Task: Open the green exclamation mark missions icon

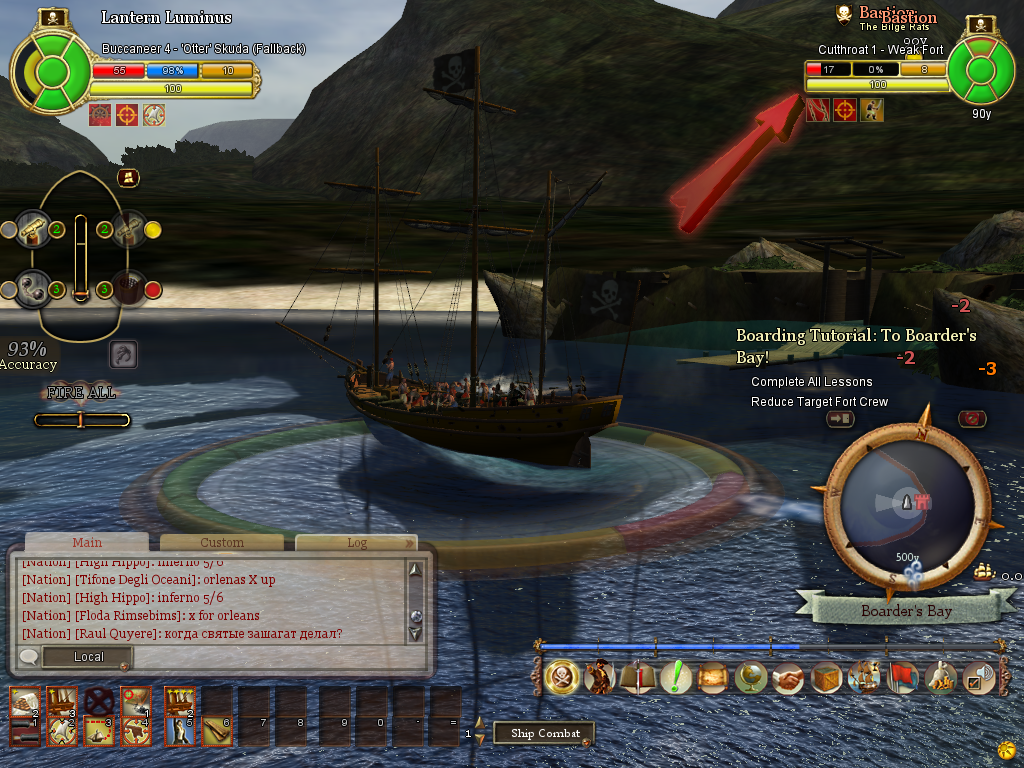Action: point(676,678)
